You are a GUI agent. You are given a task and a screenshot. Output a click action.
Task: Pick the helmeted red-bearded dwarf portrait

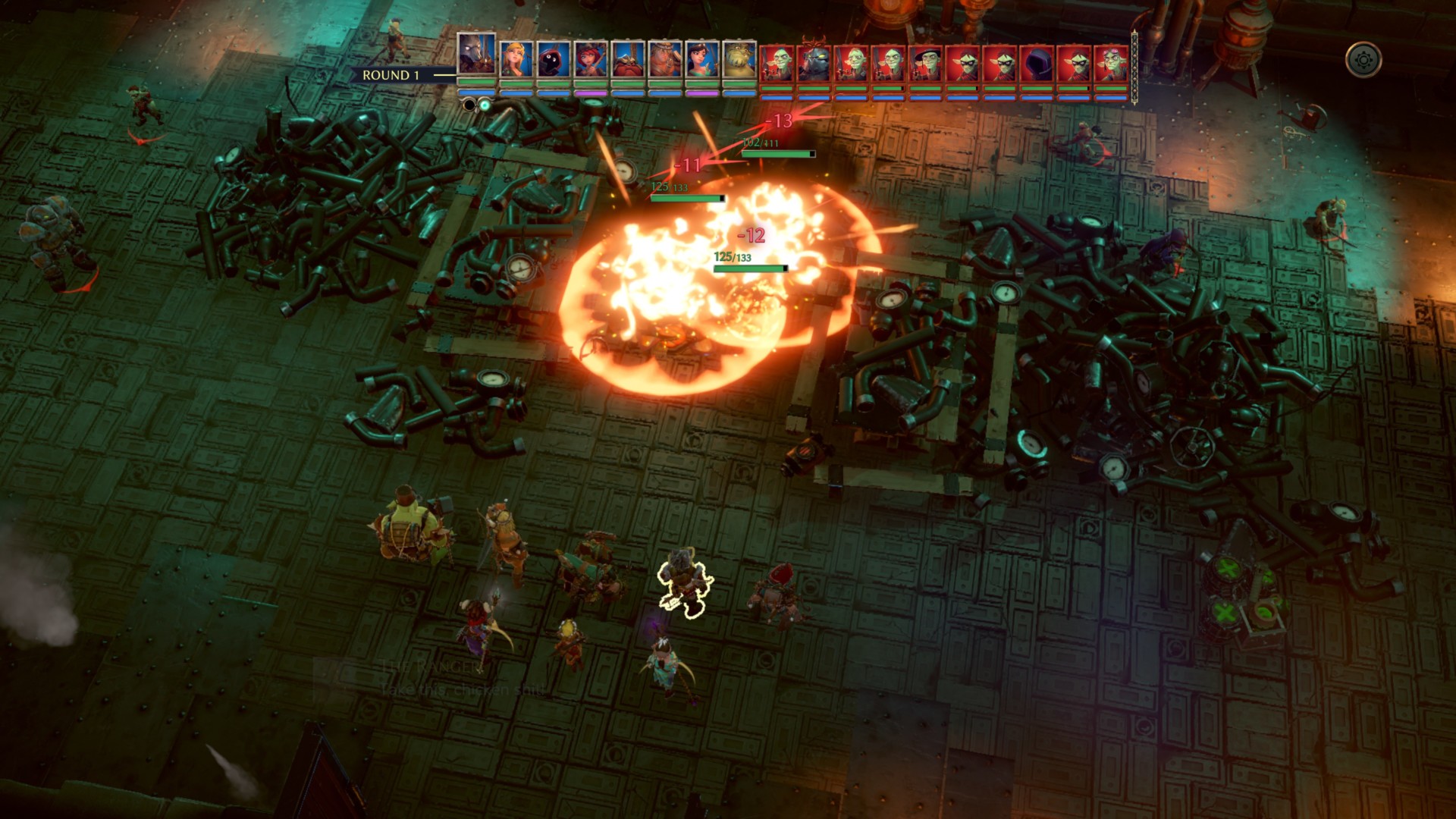point(628,59)
